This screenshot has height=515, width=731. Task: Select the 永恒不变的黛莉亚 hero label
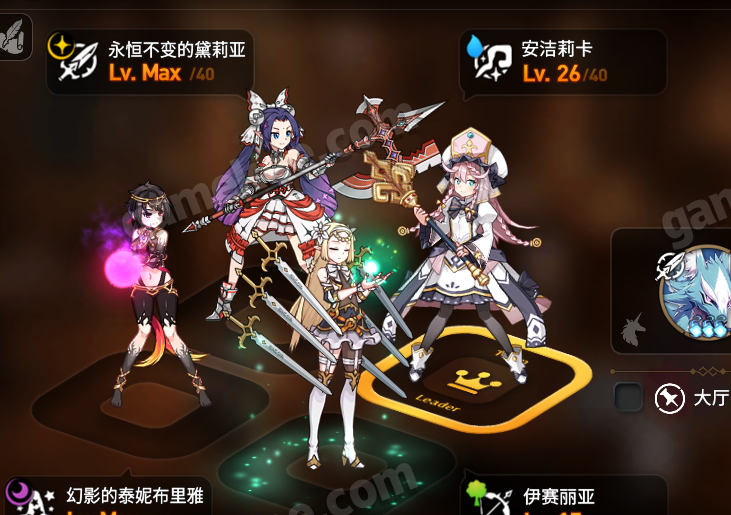coord(150,60)
